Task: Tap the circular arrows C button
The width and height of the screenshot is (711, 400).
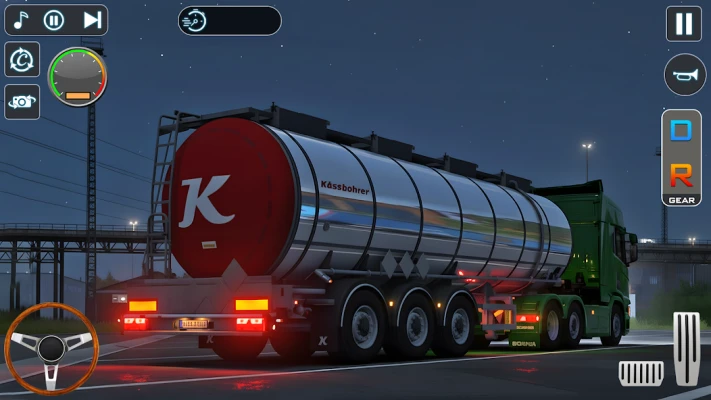Action: pyautogui.click(x=22, y=59)
